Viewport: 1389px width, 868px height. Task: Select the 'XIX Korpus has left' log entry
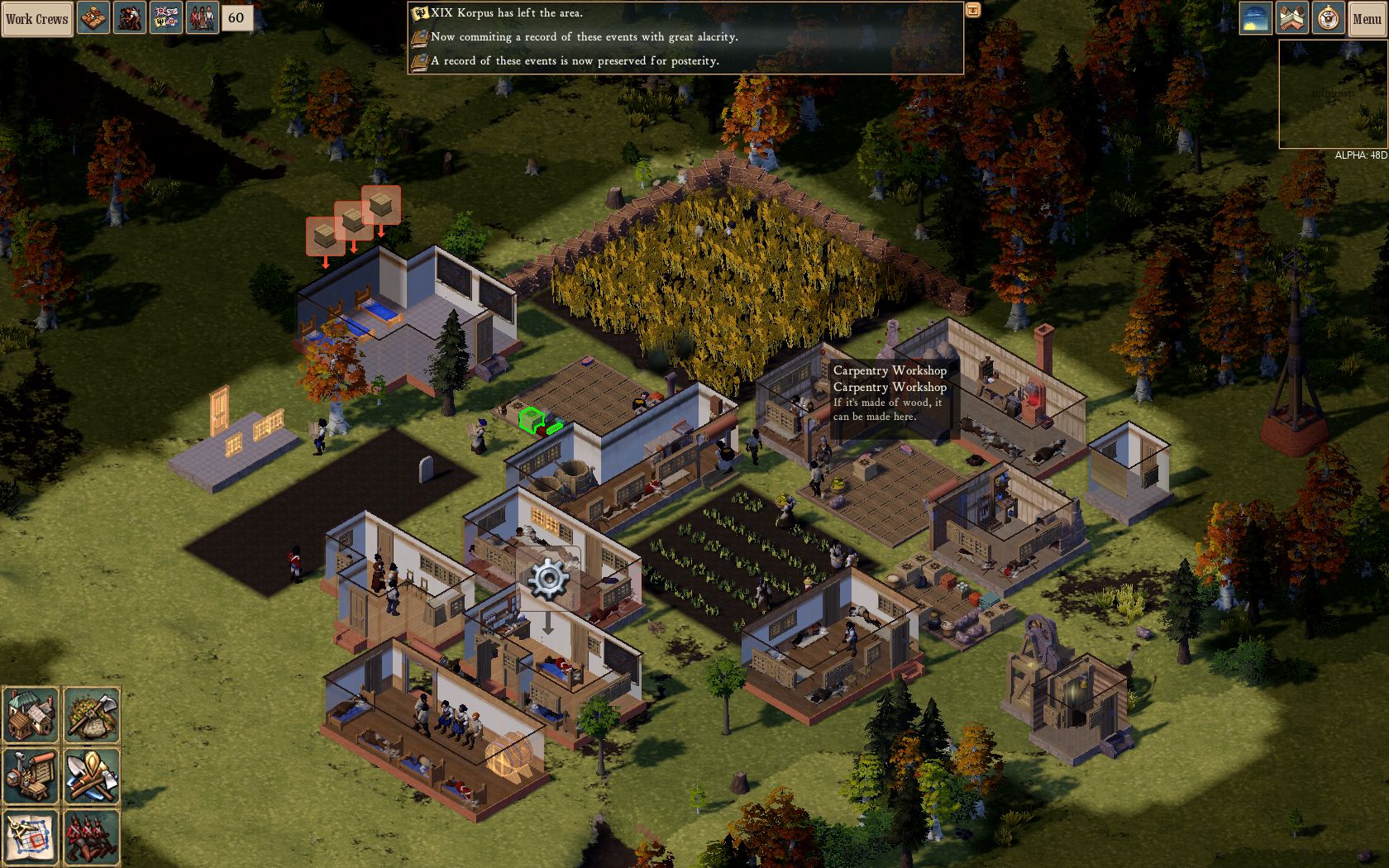point(506,13)
